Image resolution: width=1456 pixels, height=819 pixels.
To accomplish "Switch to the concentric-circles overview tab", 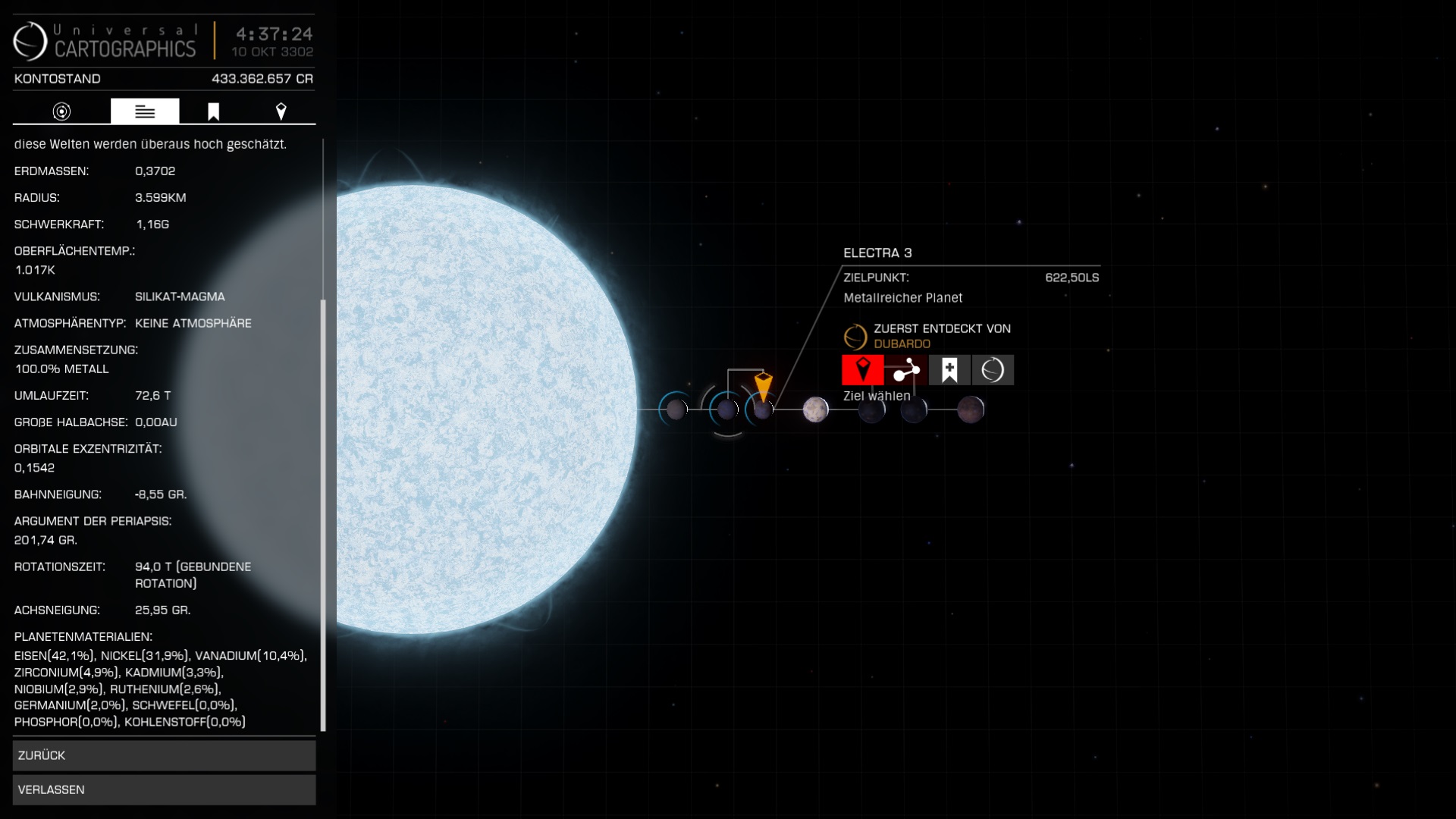I will click(x=61, y=111).
